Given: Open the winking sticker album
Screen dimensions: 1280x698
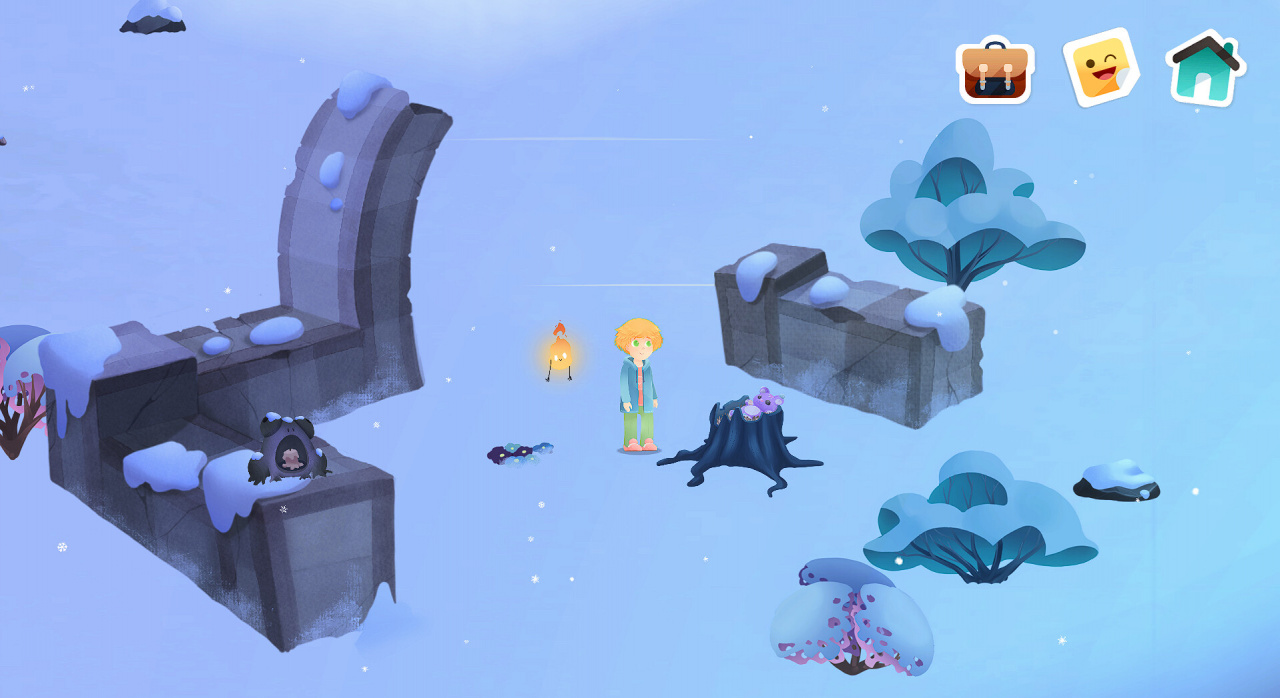Looking at the screenshot, I should pyautogui.click(x=1101, y=68).
